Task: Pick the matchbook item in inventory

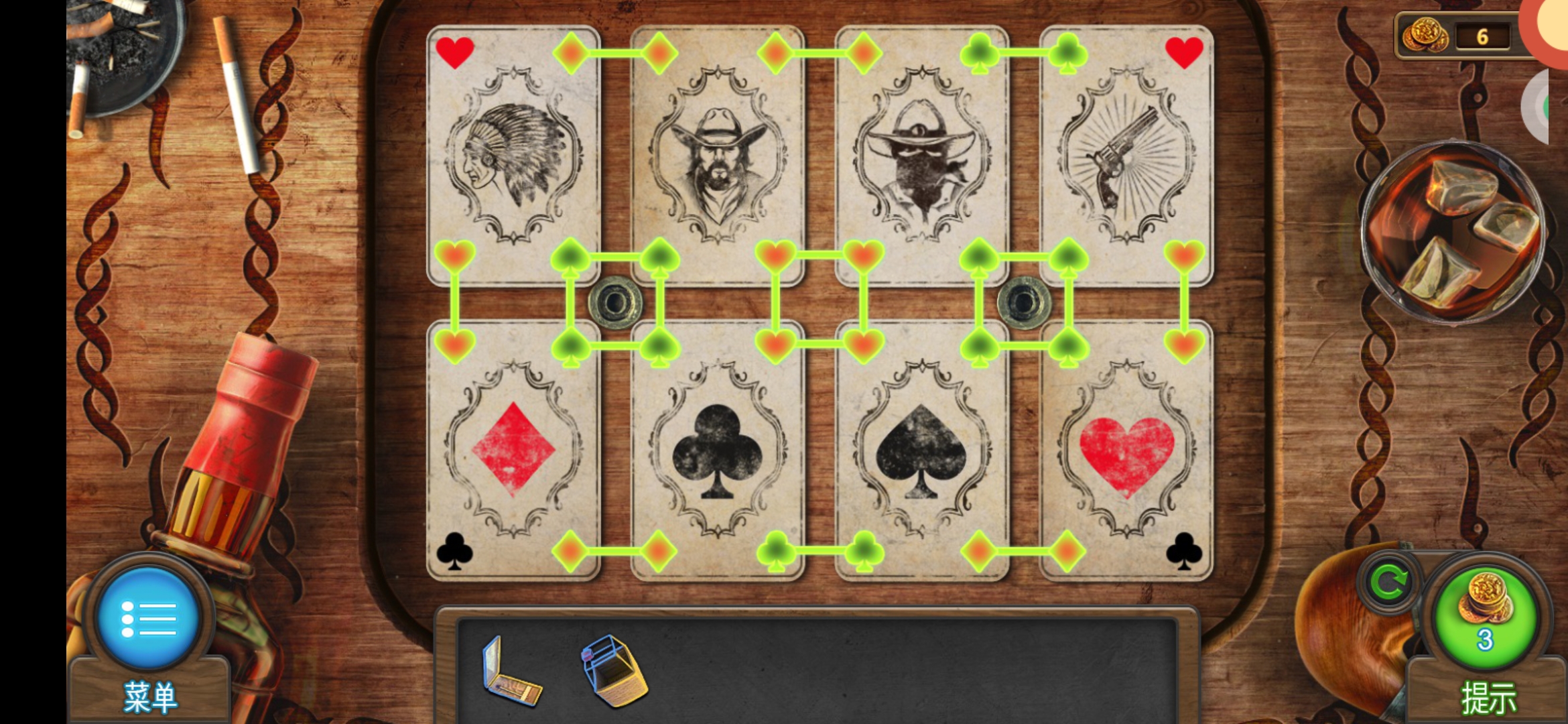Action: pos(511,672)
